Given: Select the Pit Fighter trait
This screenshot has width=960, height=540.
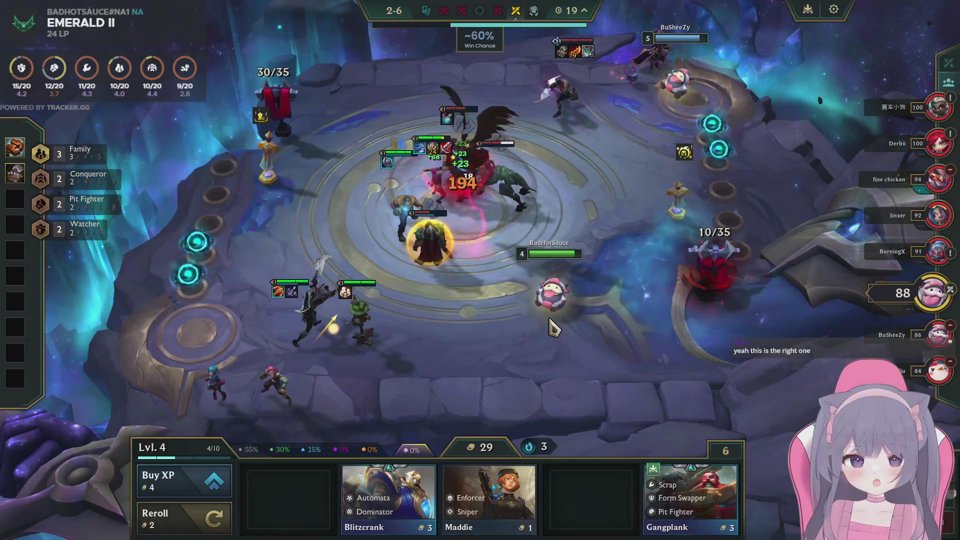Looking at the screenshot, I should pyautogui.click(x=72, y=203).
